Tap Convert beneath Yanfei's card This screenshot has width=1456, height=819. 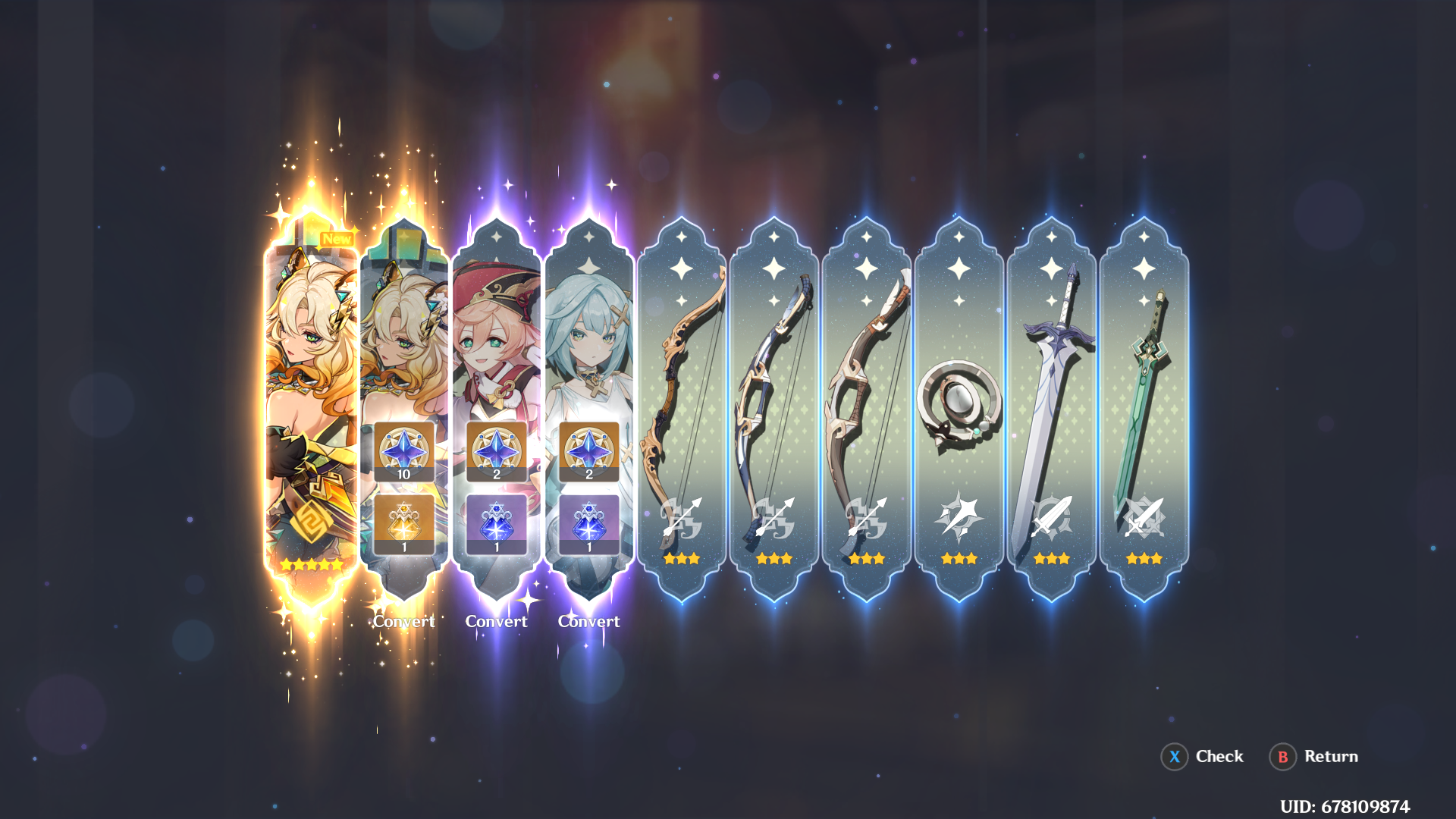click(x=497, y=621)
